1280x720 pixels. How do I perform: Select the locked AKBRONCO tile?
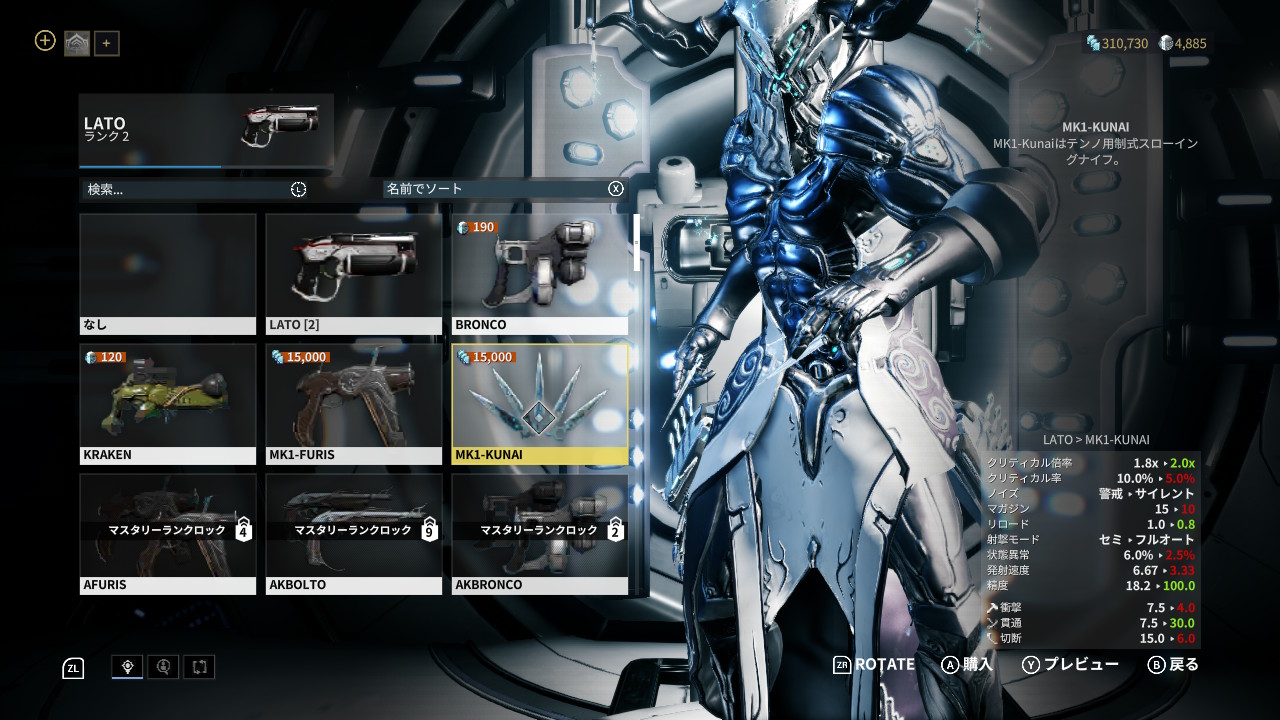tap(540, 534)
